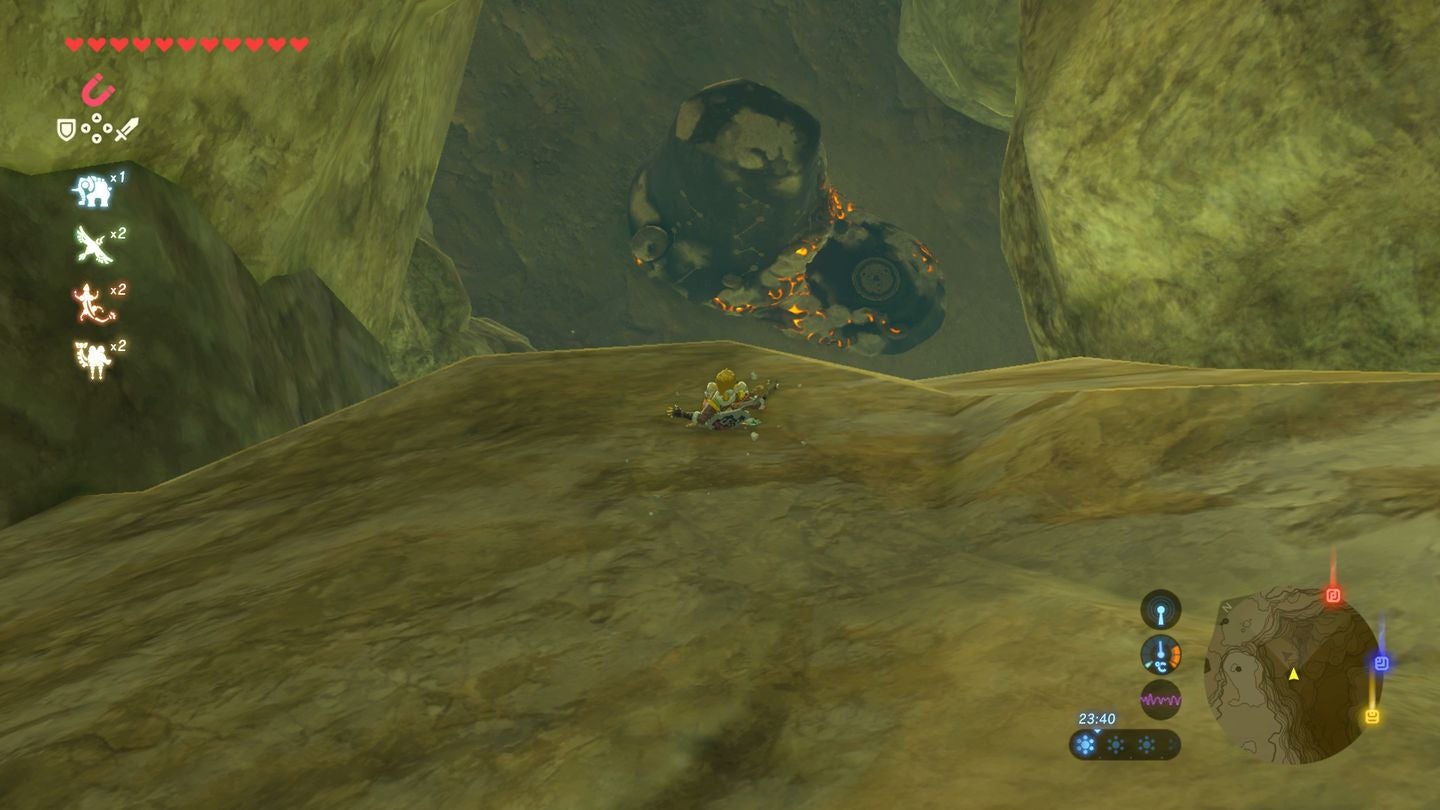Select the sword icon near the d-pad
The width and height of the screenshot is (1440, 810).
click(x=126, y=127)
